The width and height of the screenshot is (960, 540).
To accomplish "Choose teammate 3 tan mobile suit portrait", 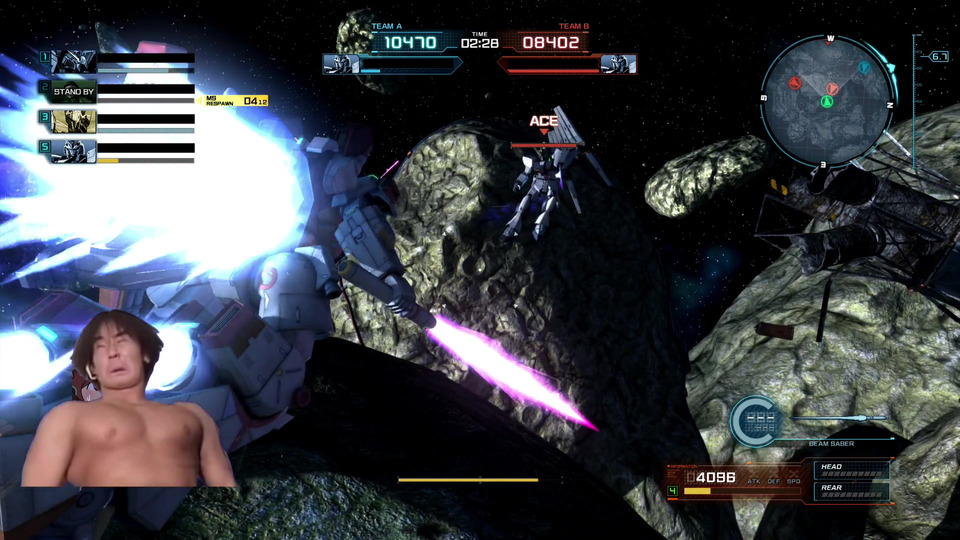I will pyautogui.click(x=74, y=121).
